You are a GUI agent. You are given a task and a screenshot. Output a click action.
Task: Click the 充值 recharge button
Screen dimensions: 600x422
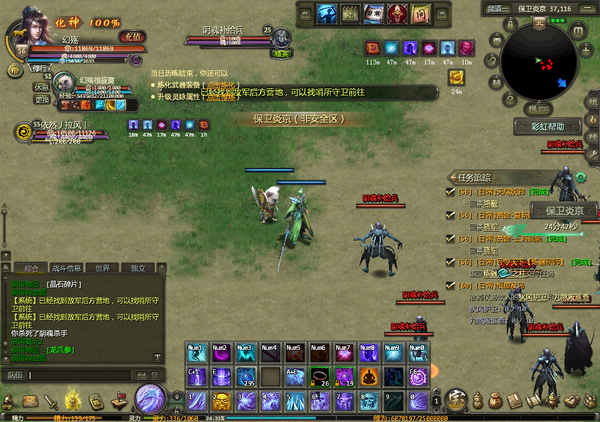click(x=131, y=36)
